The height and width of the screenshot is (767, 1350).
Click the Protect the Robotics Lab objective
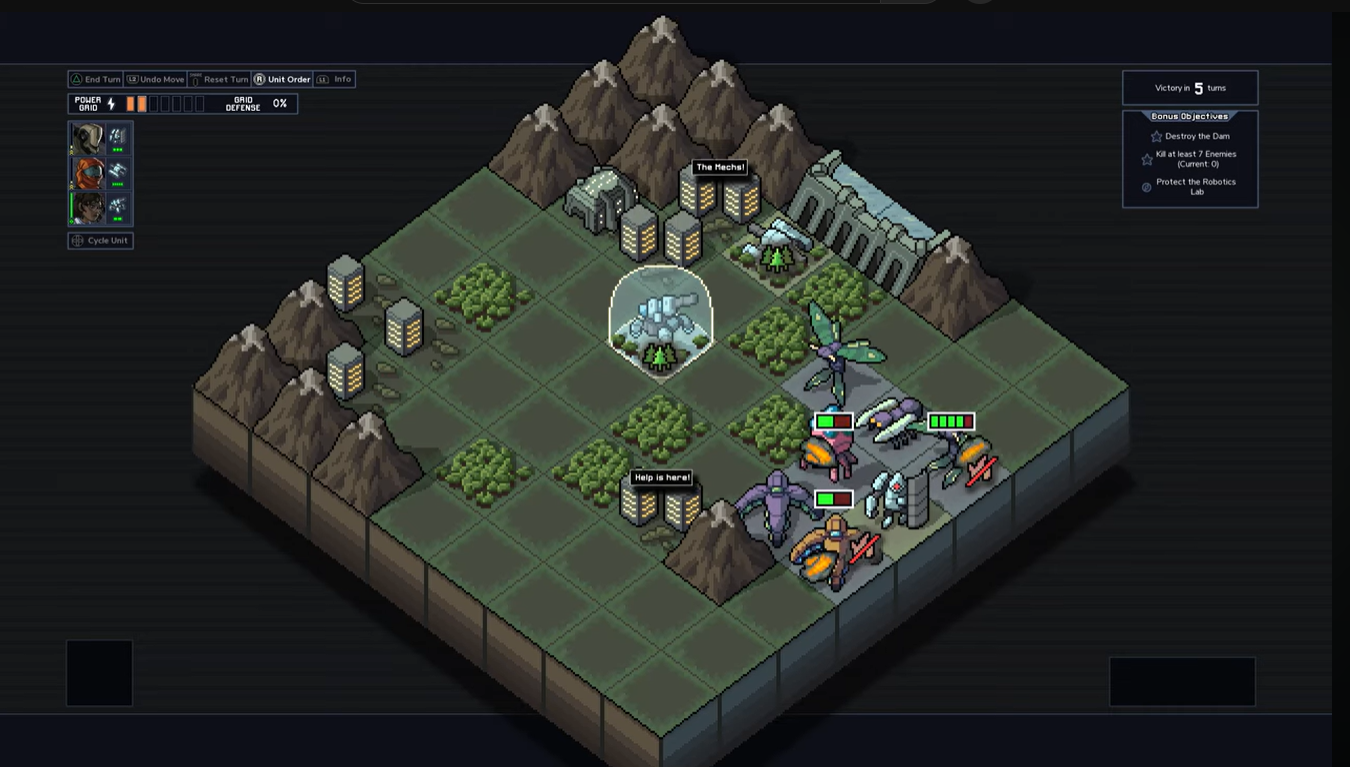coord(1195,187)
